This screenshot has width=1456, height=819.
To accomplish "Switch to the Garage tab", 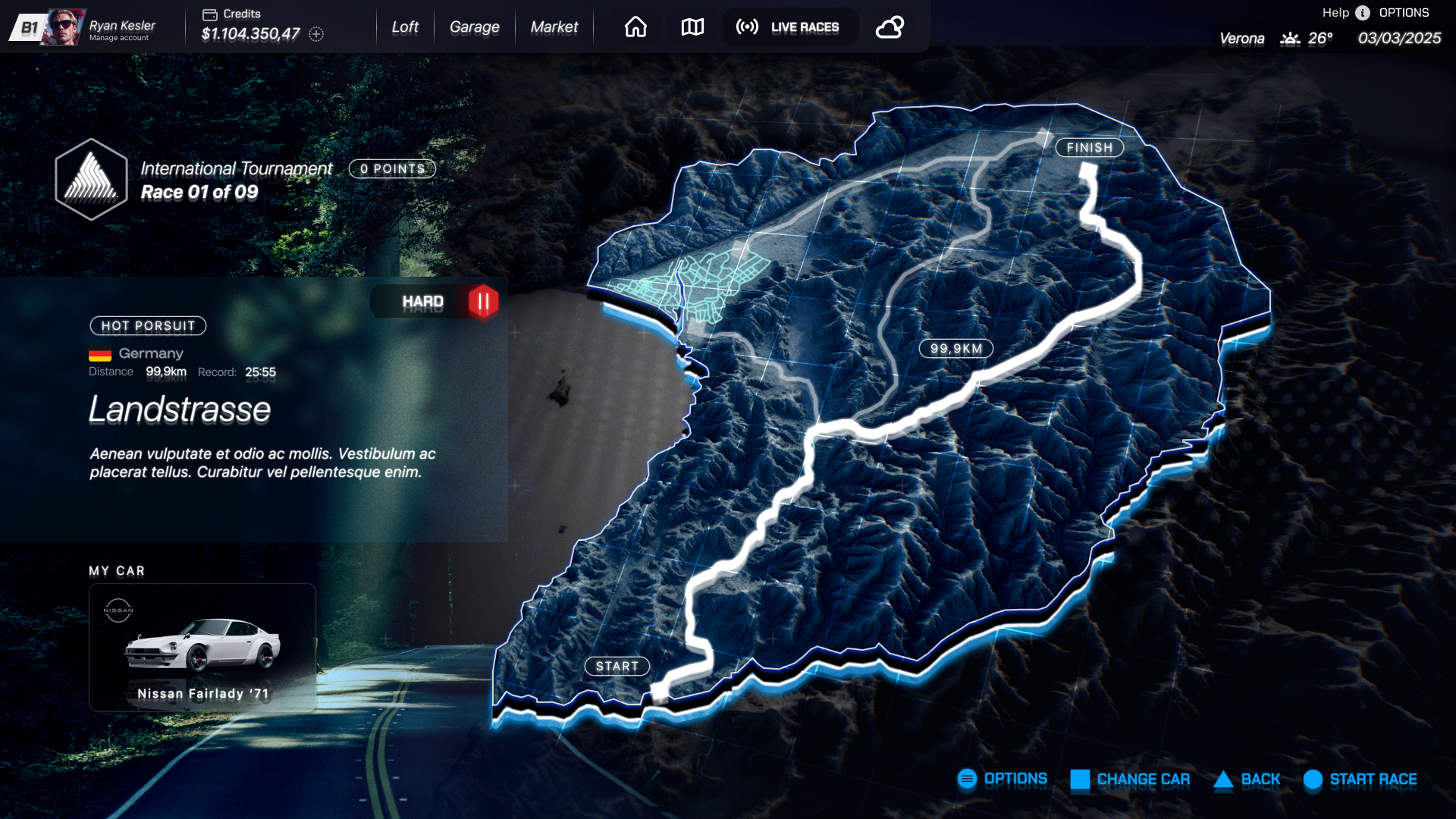I will [474, 27].
